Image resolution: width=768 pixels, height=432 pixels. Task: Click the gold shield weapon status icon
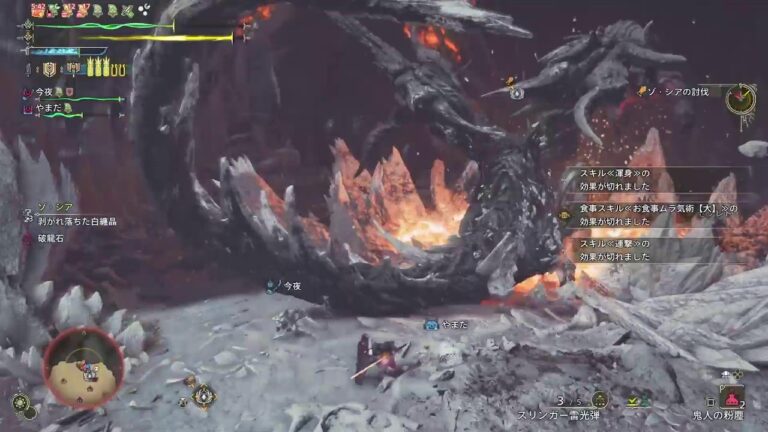[x=49, y=69]
